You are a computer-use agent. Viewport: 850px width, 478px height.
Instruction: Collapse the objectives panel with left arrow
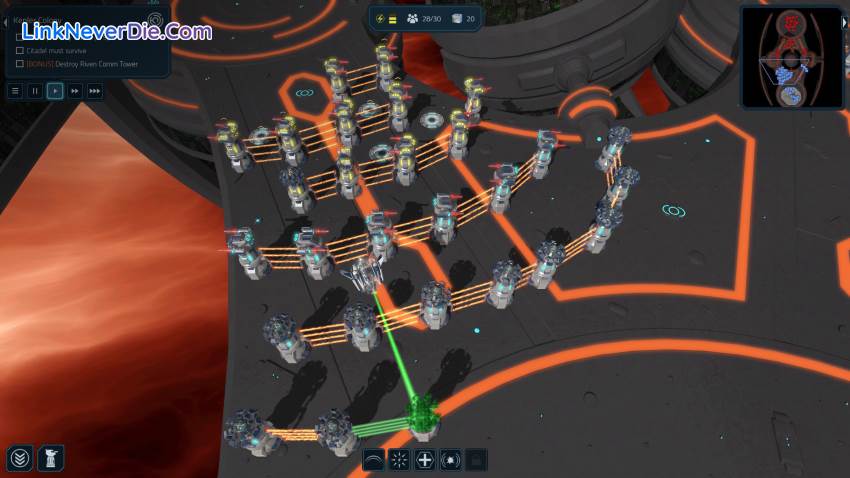tap(5, 21)
